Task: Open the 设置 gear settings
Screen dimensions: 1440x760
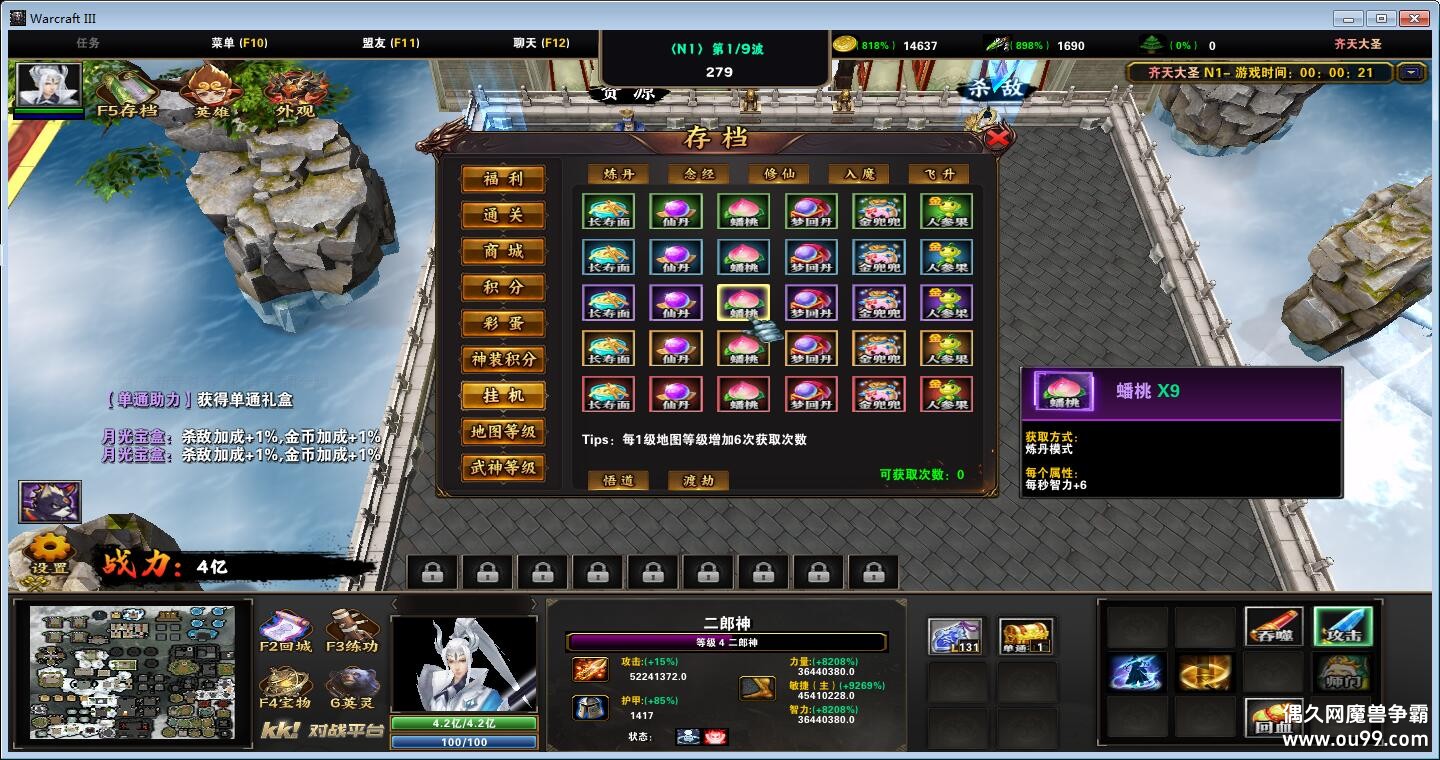Action: 48,553
